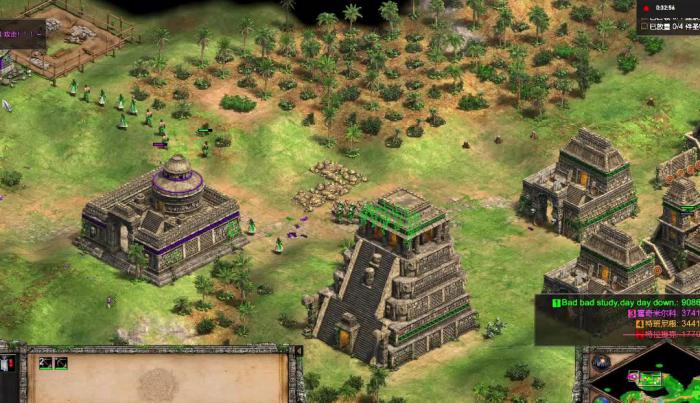Click the red record button in the overlay
Viewport: 700px width, 403px height.
pyautogui.click(x=647, y=7)
